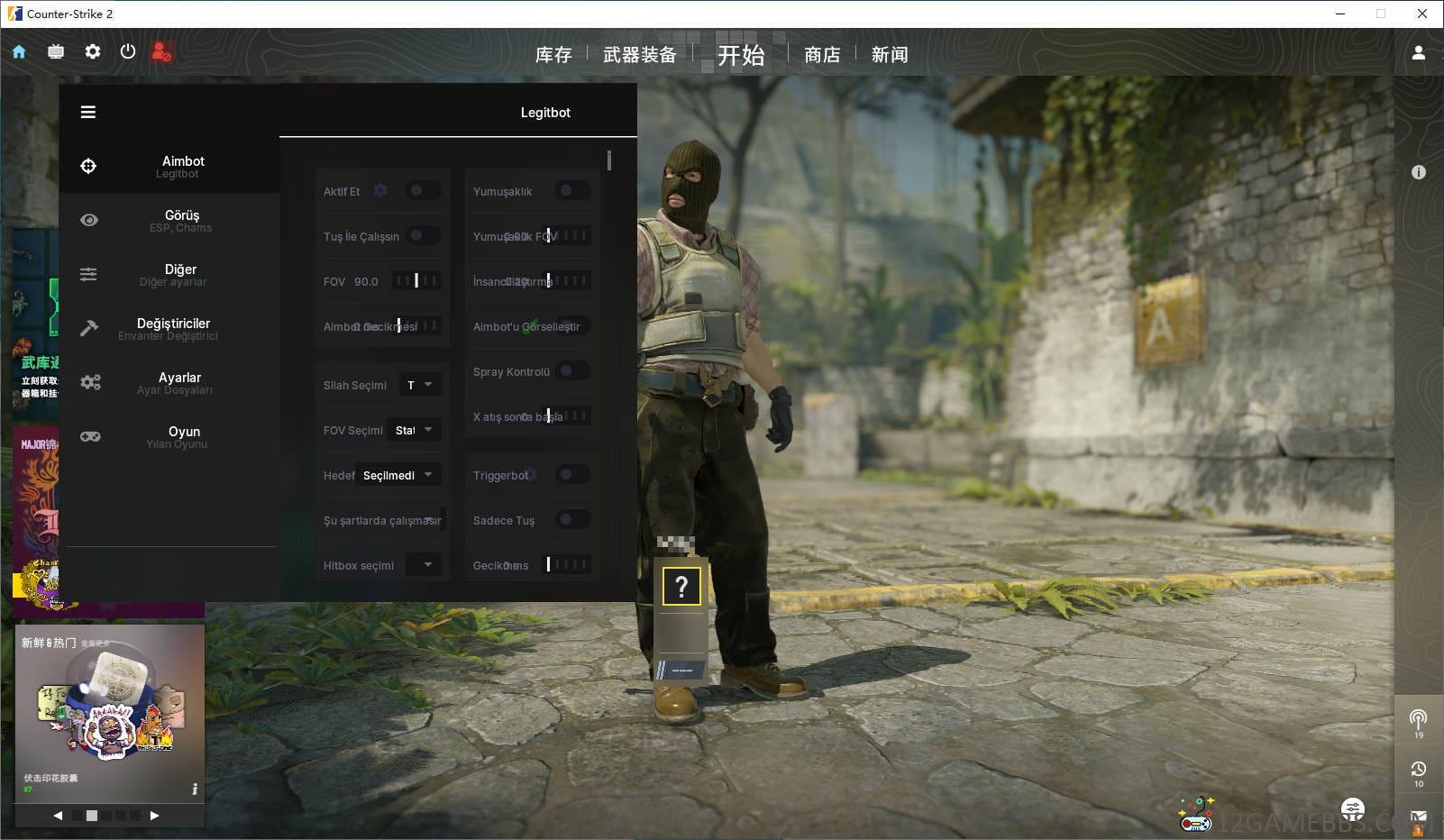Close the Counter-Strike 2 window
1444x840 pixels.
point(1421,14)
